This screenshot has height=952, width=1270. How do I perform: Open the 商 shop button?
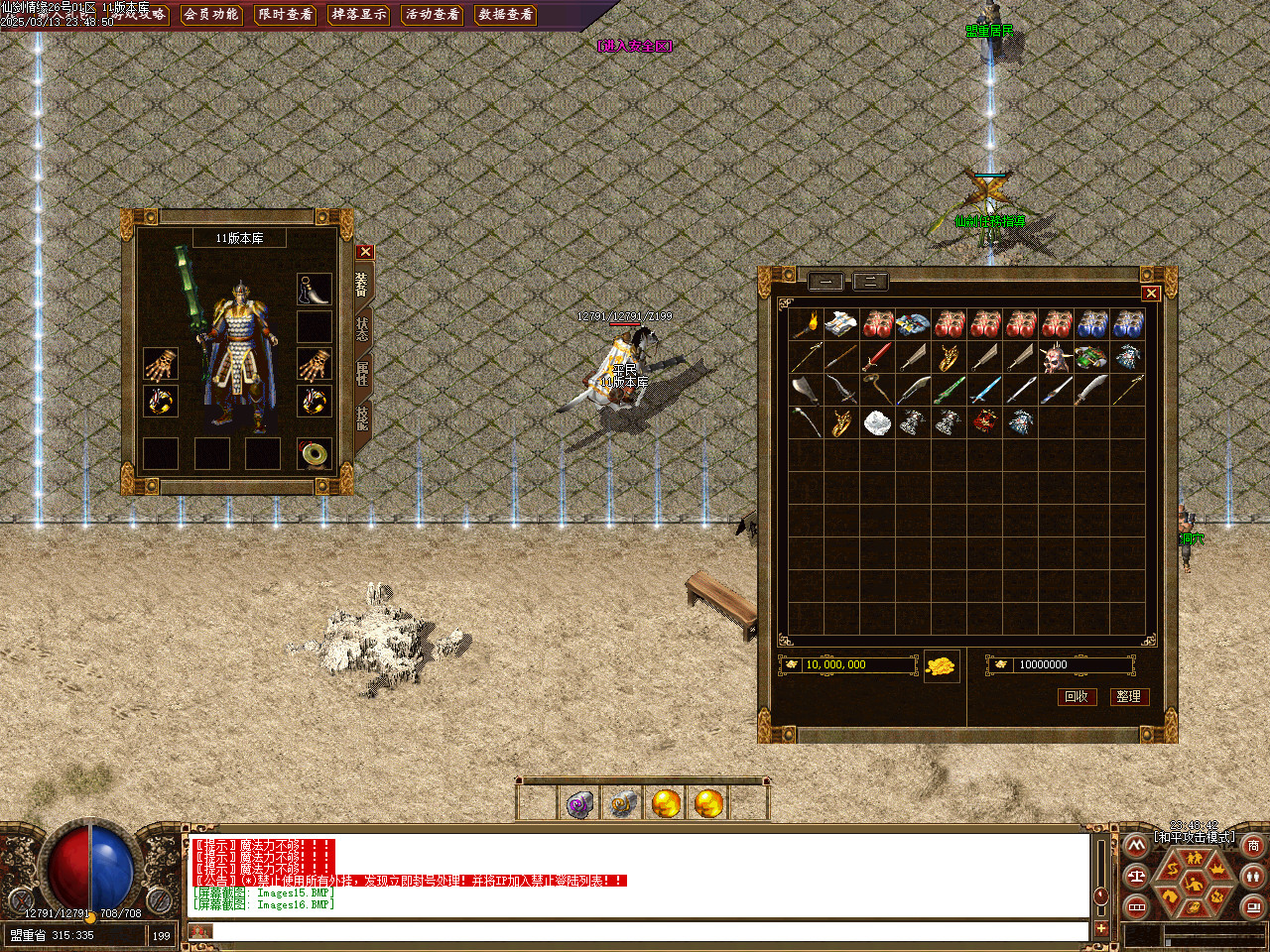pyautogui.click(x=1253, y=846)
